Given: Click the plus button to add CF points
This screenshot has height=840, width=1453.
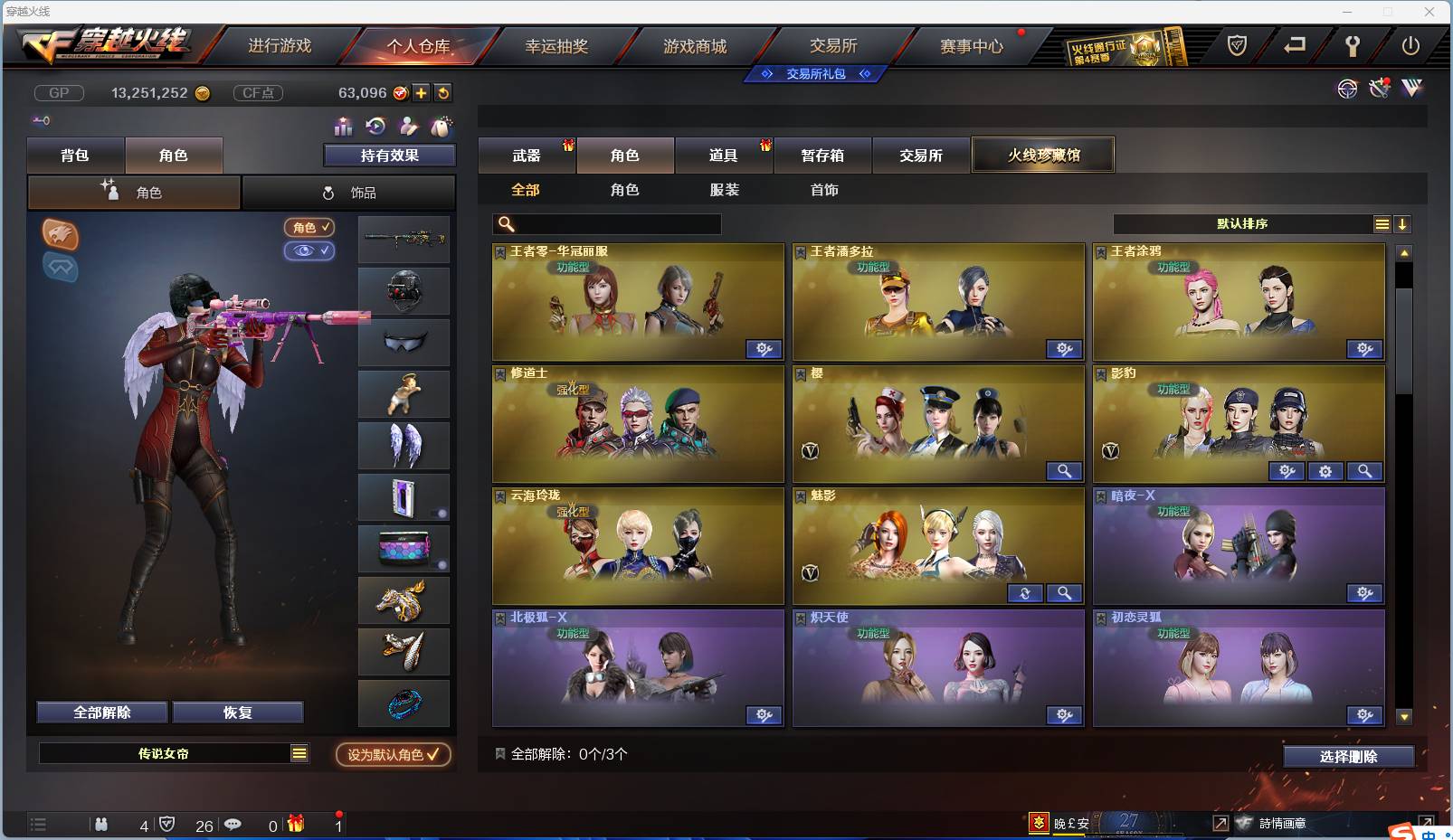Looking at the screenshot, I should coord(422,92).
